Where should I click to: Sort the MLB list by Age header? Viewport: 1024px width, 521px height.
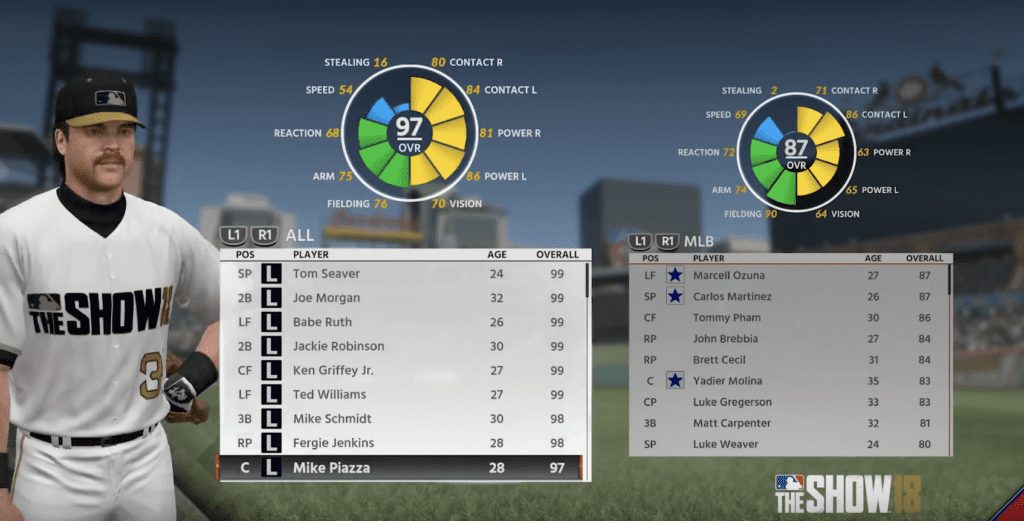pyautogui.click(x=873, y=258)
